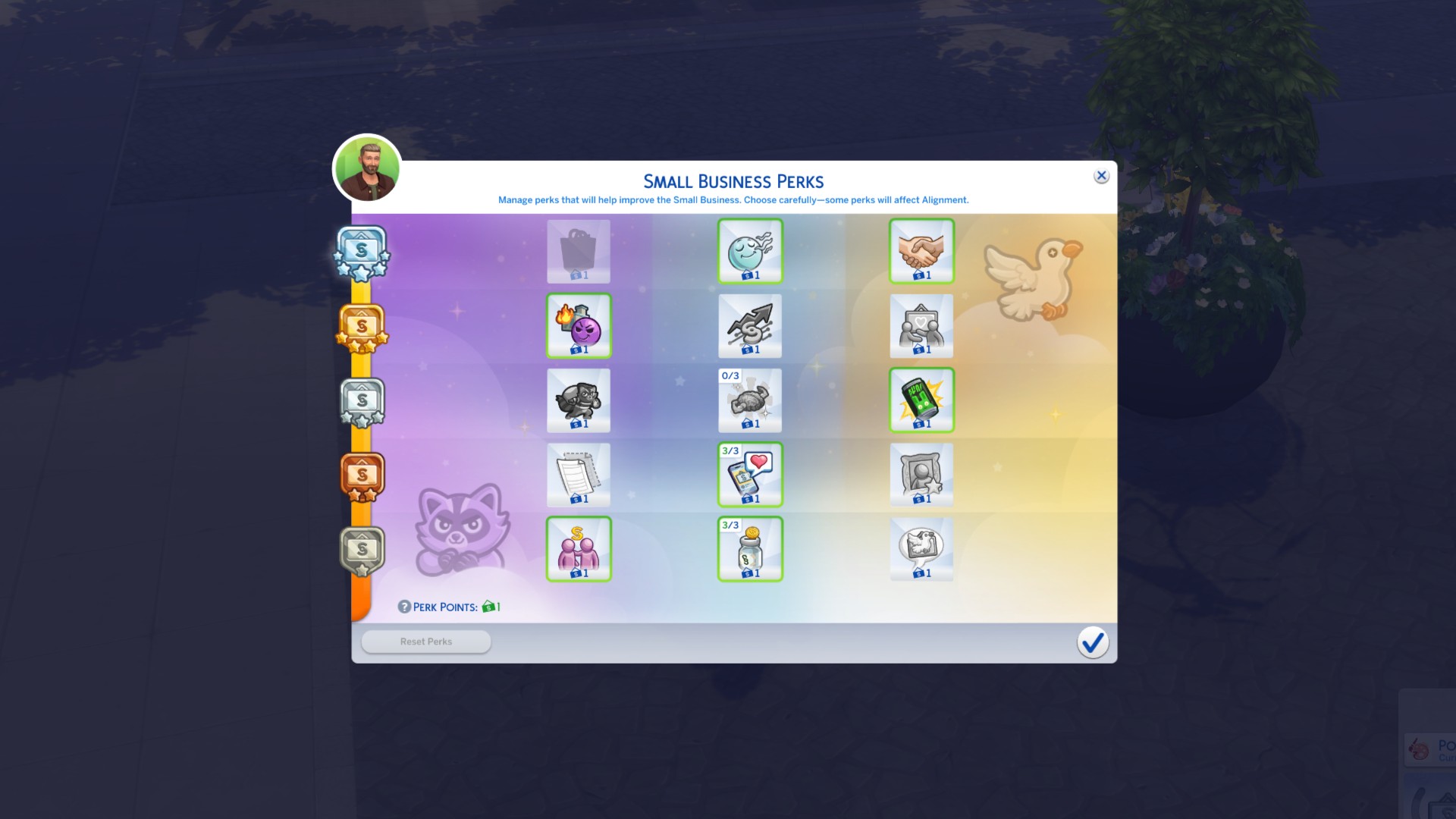Toggle the purple stink bomb perk

579,326
